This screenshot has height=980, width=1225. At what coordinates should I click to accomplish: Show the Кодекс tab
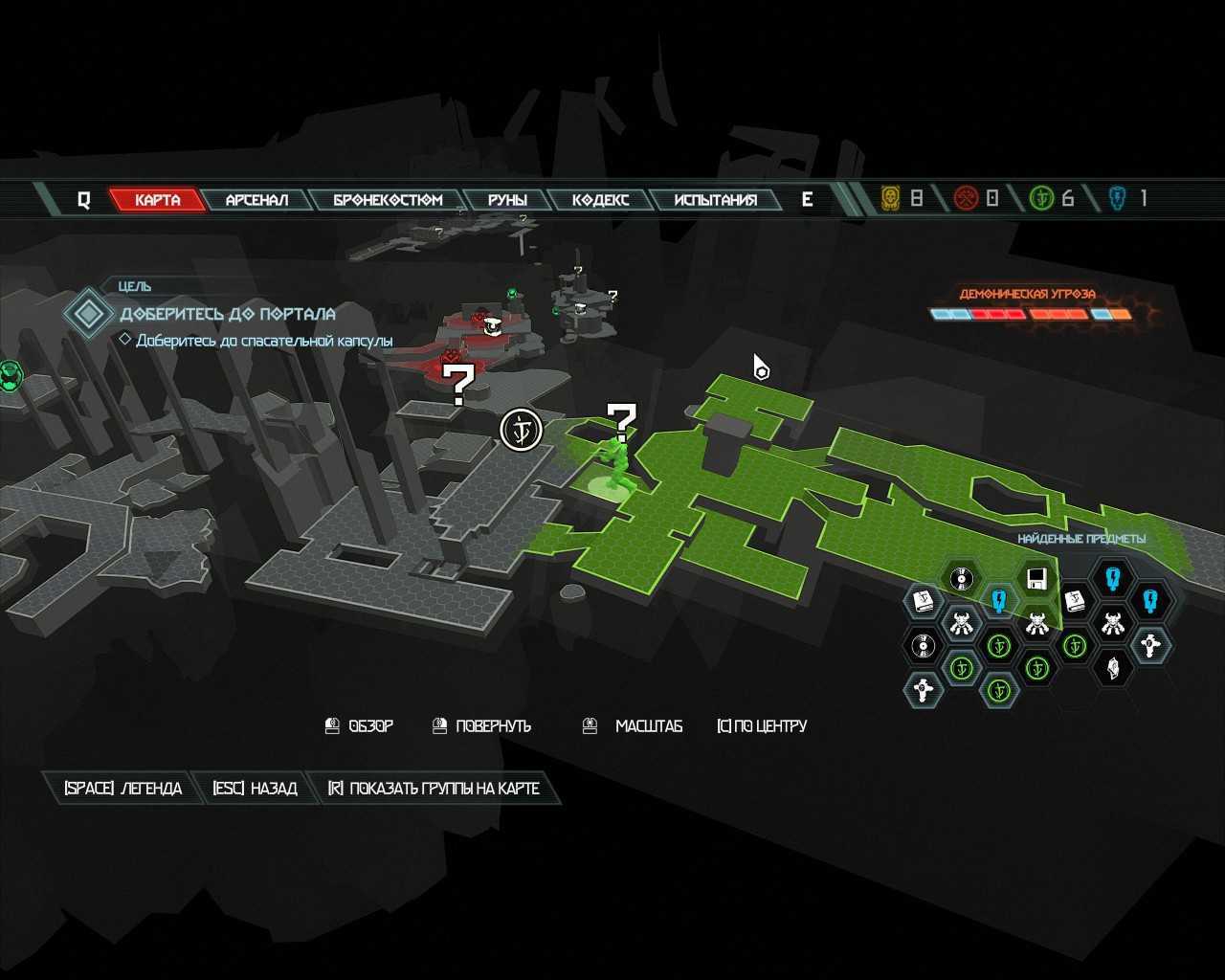click(600, 200)
